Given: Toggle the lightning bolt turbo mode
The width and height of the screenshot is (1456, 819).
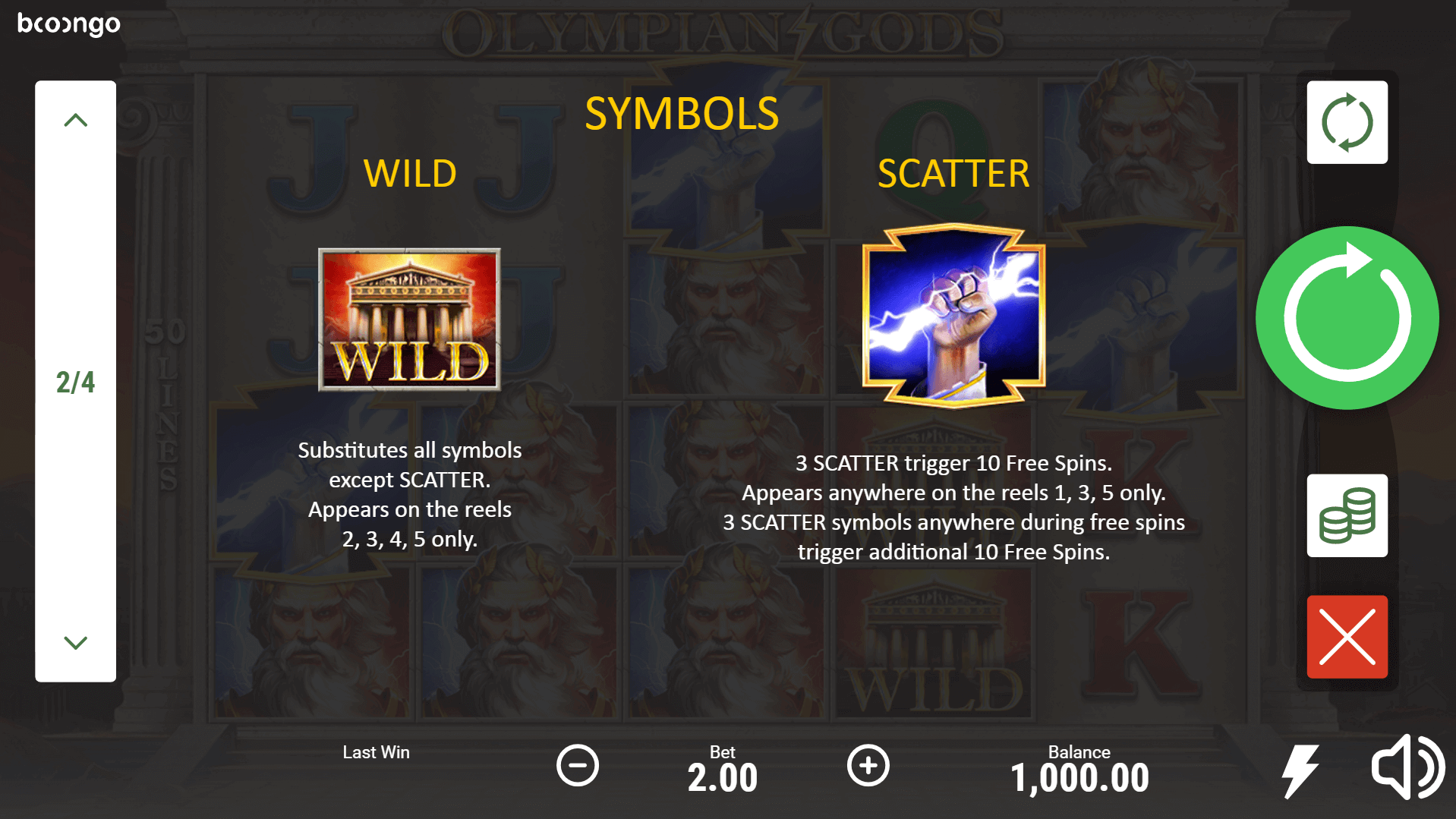Looking at the screenshot, I should 1300,770.
